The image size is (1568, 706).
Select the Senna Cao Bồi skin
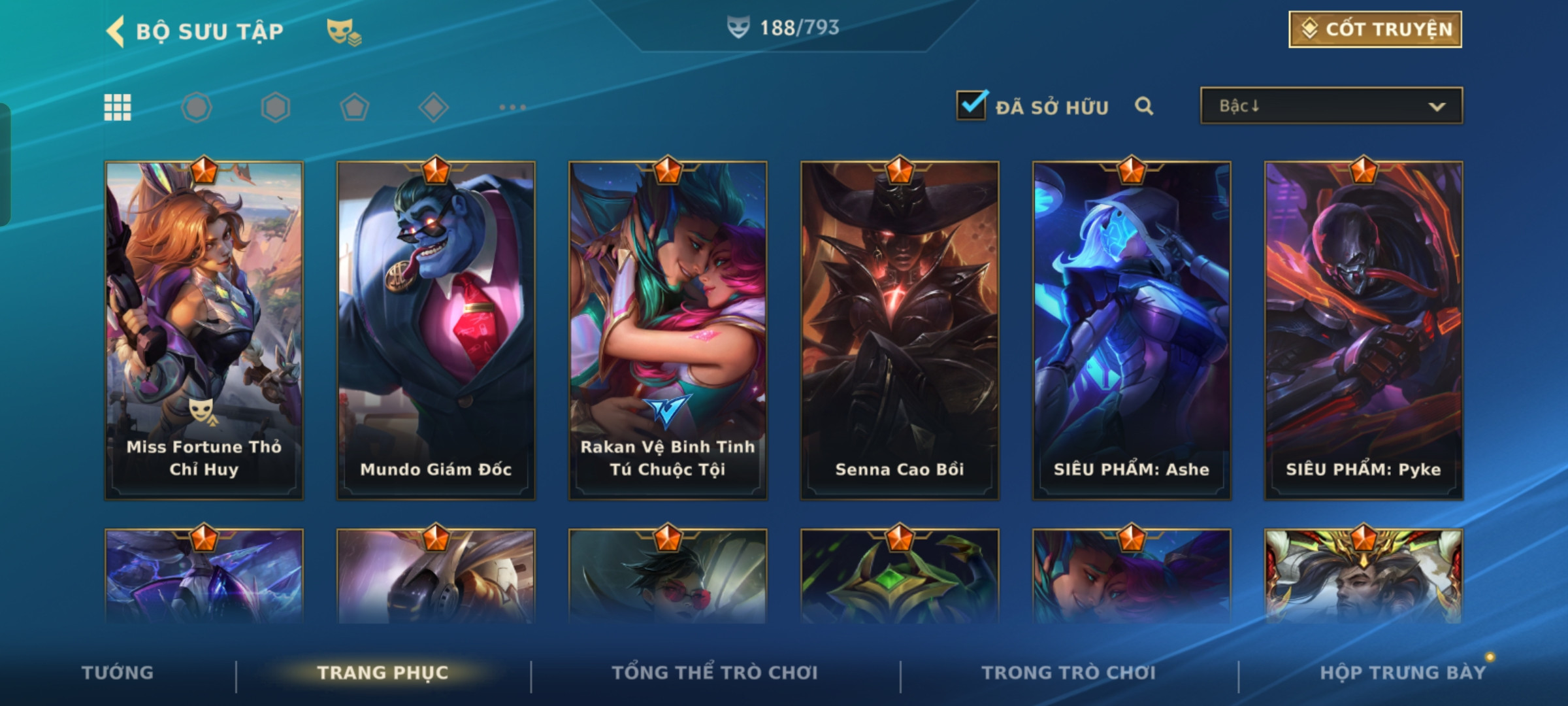[900, 330]
